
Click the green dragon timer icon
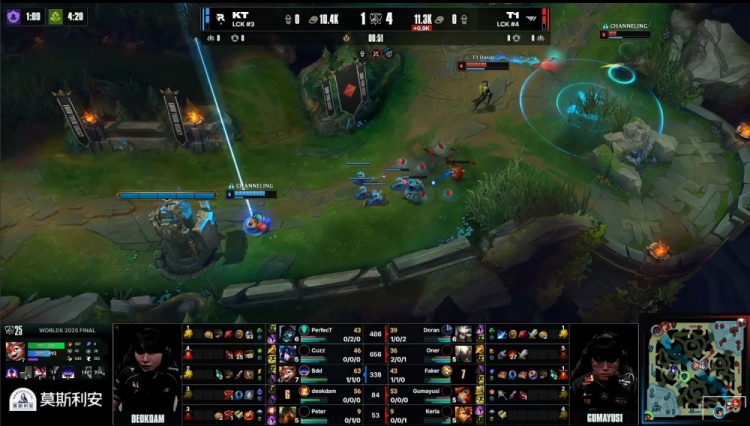(x=56, y=16)
